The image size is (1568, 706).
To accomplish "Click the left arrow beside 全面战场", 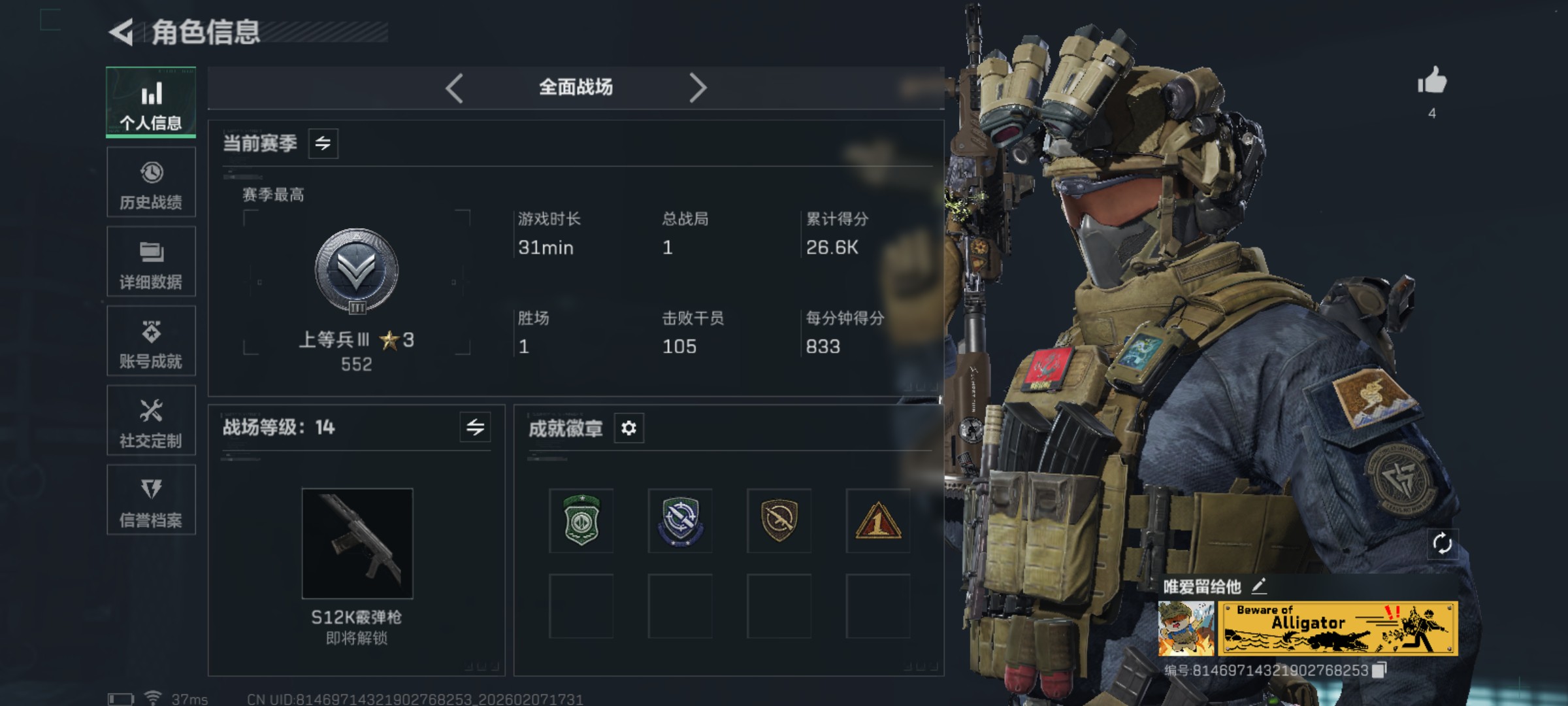I will pyautogui.click(x=454, y=88).
